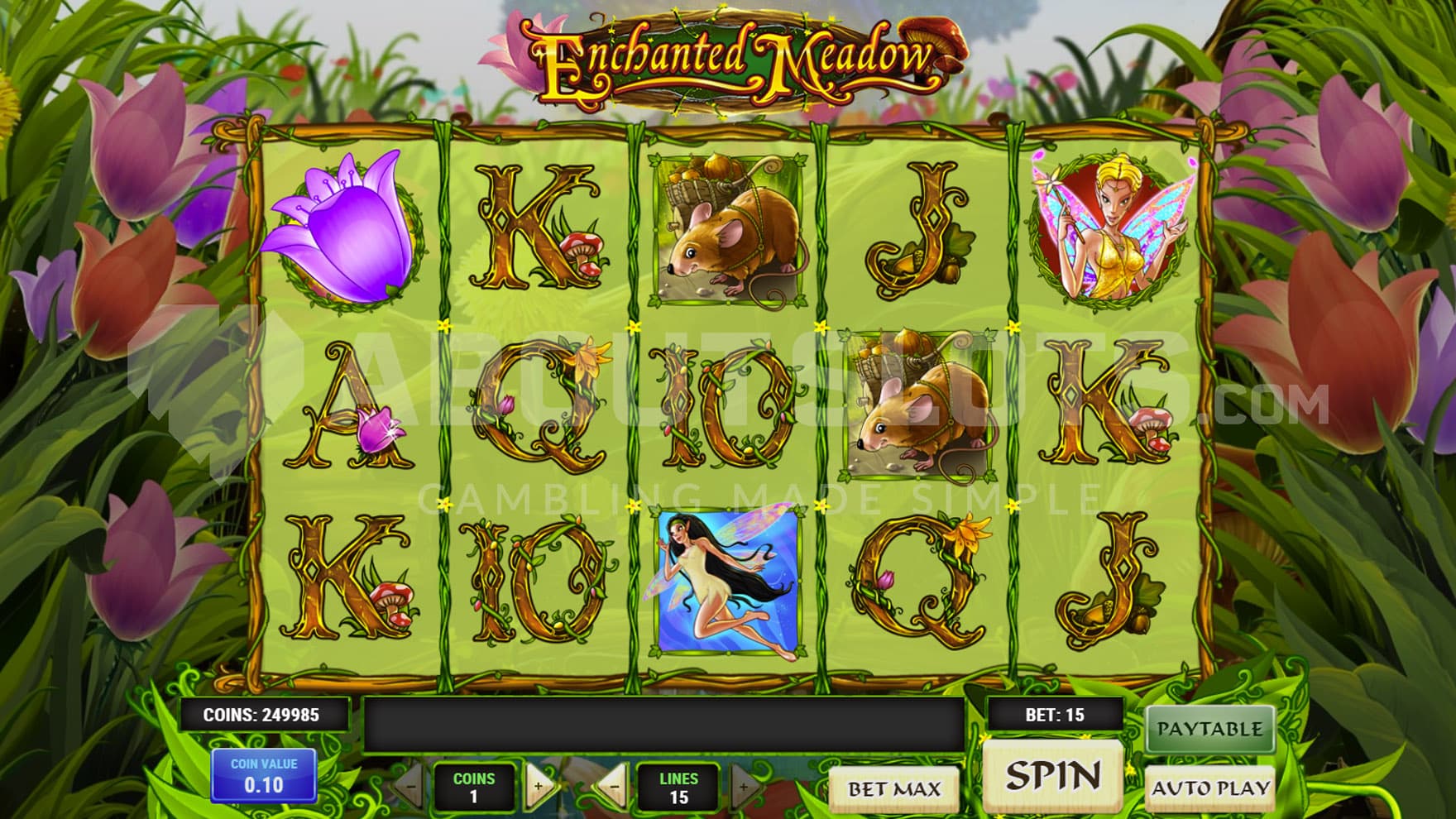Change the Coin Value setting
Screen dimensions: 1456x819
pyautogui.click(x=264, y=775)
